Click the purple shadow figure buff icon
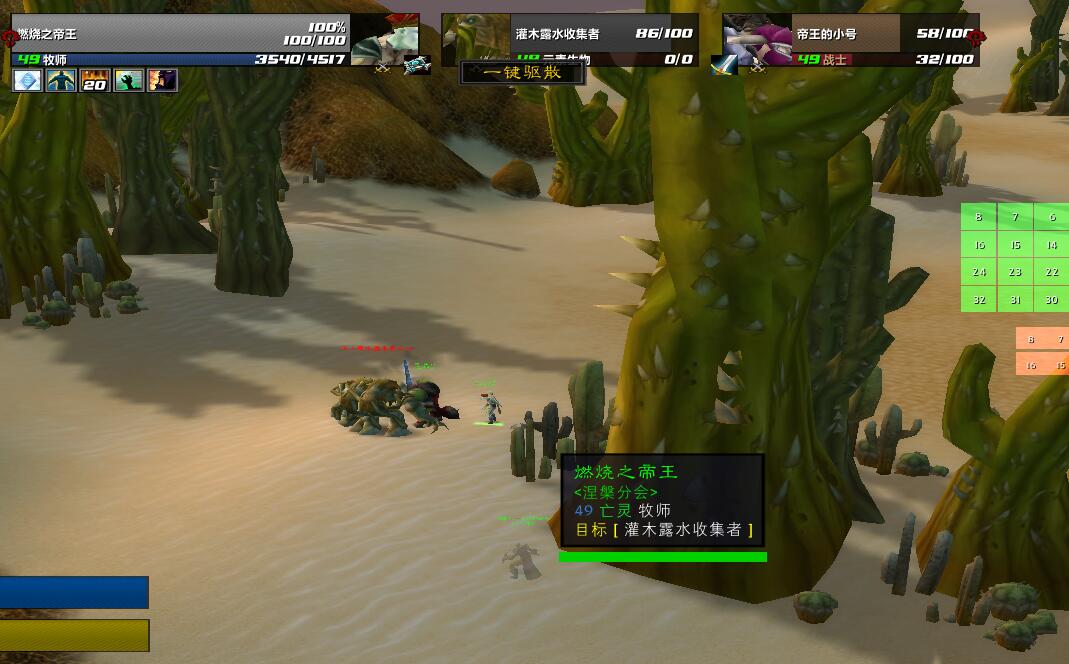The height and width of the screenshot is (664, 1069). tap(163, 81)
